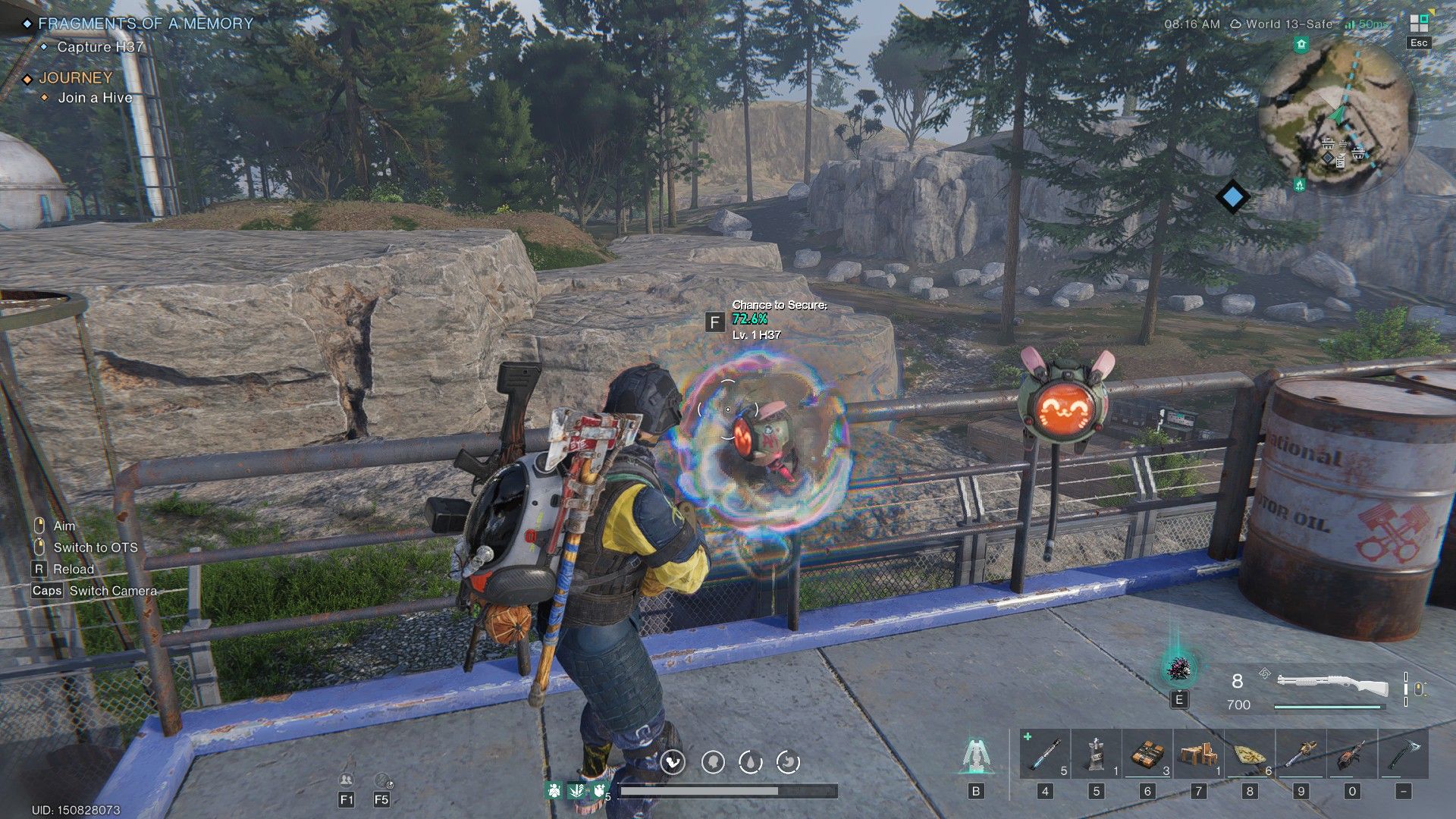Open the social menu via the F1 icon
Screen dimensions: 1456x819
point(345,780)
